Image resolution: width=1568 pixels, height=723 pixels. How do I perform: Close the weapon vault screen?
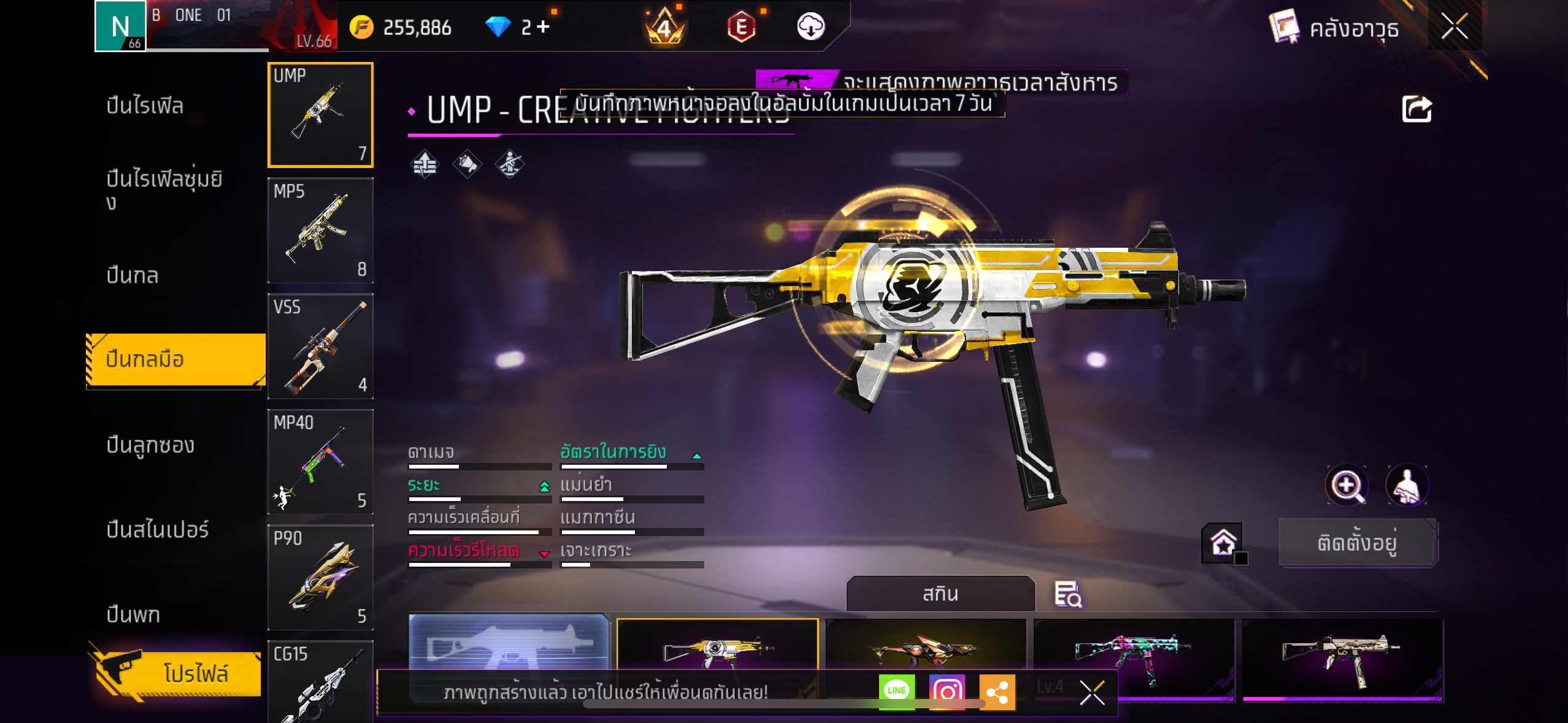(1454, 27)
